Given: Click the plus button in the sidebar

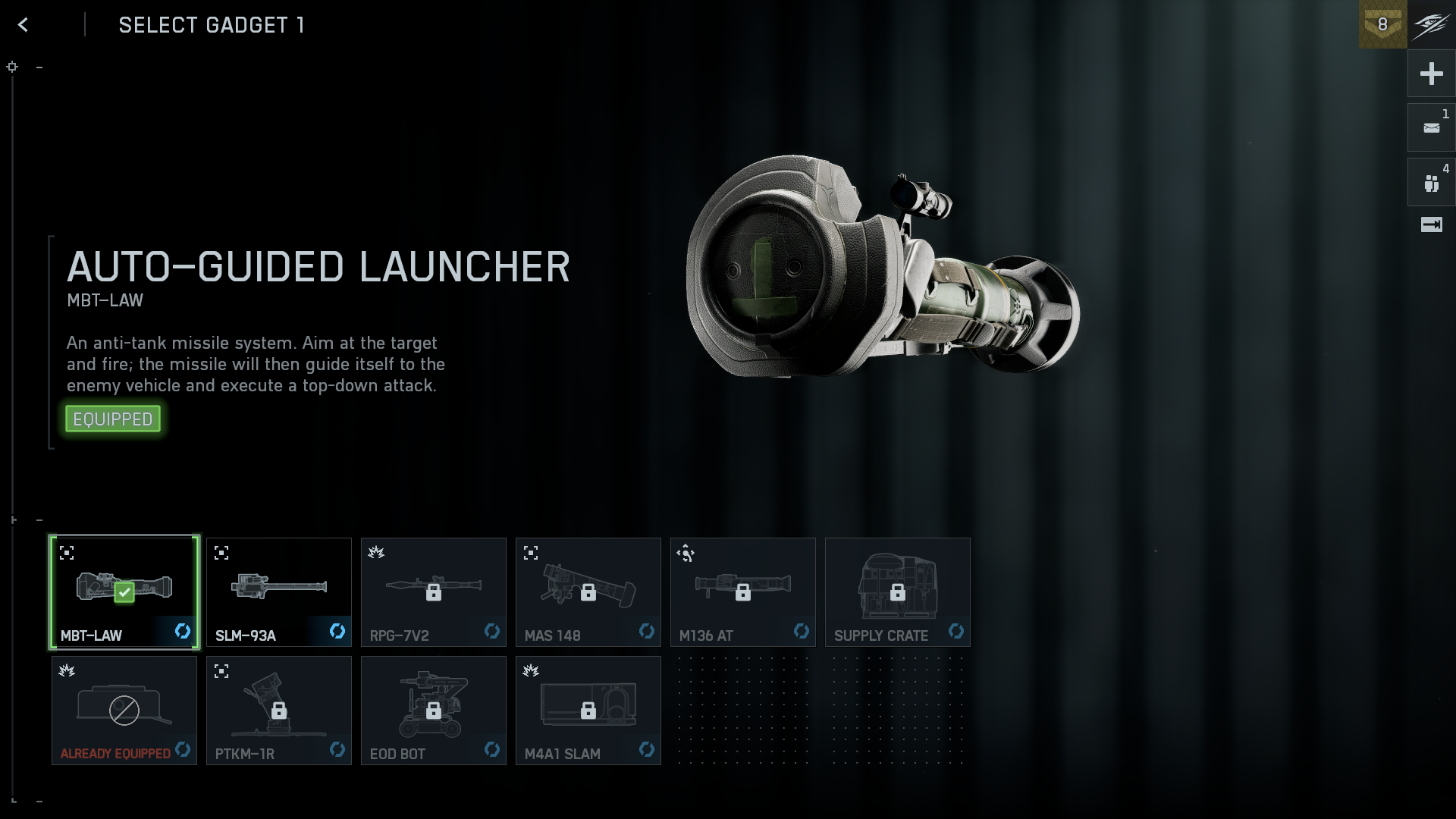Looking at the screenshot, I should coord(1431,74).
